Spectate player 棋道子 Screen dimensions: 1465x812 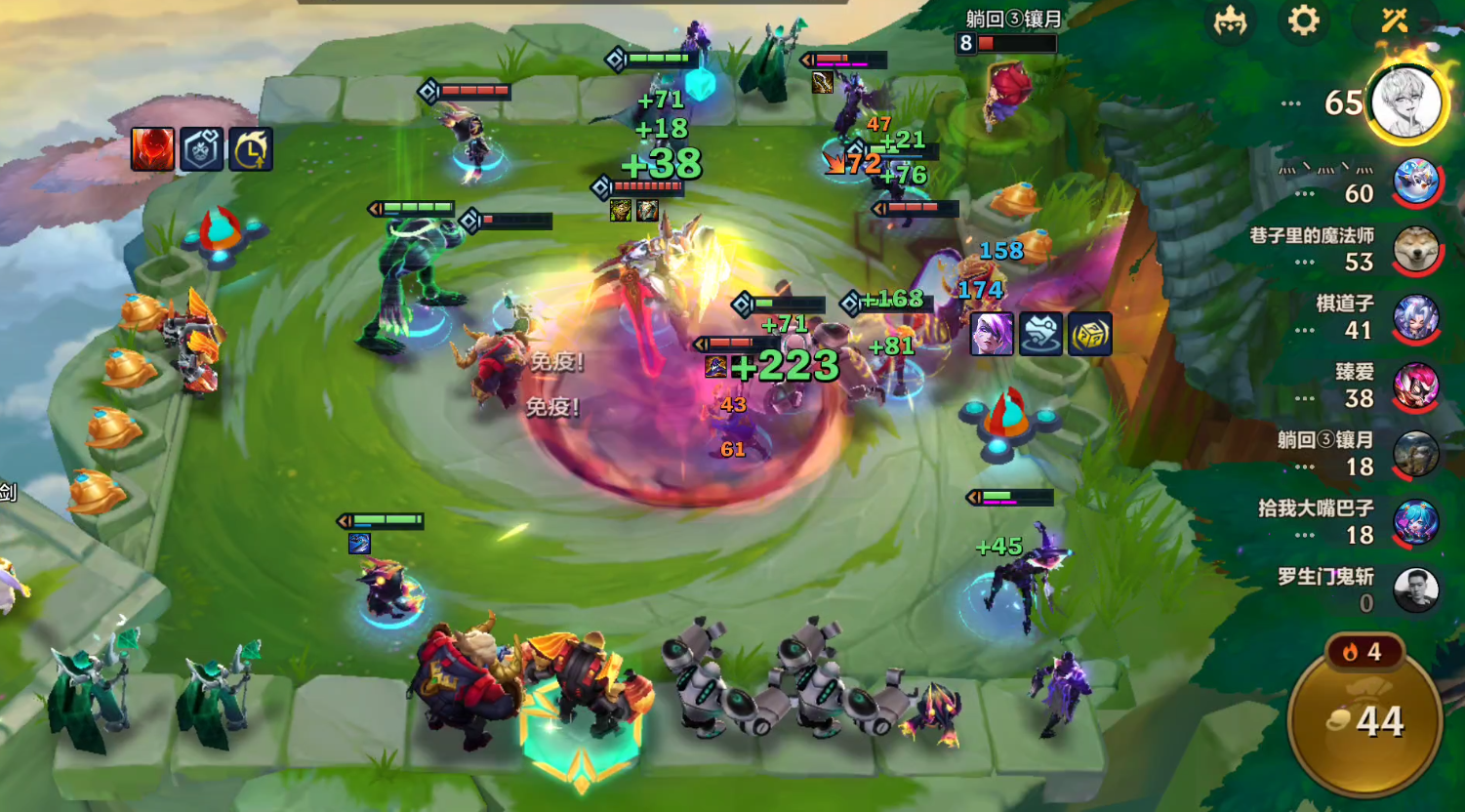tap(1415, 319)
